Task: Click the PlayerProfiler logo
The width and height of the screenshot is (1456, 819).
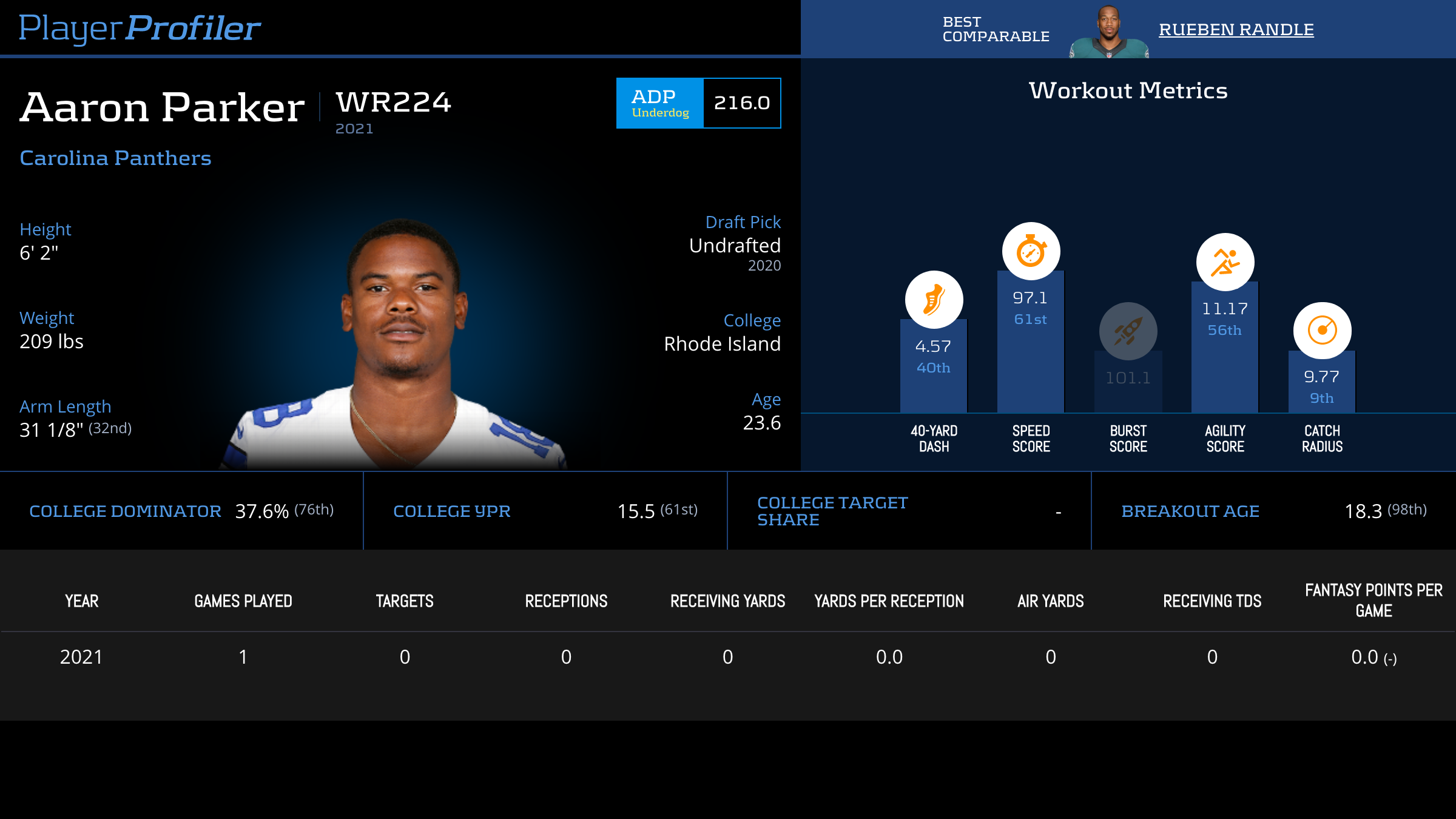Action: click(x=140, y=28)
